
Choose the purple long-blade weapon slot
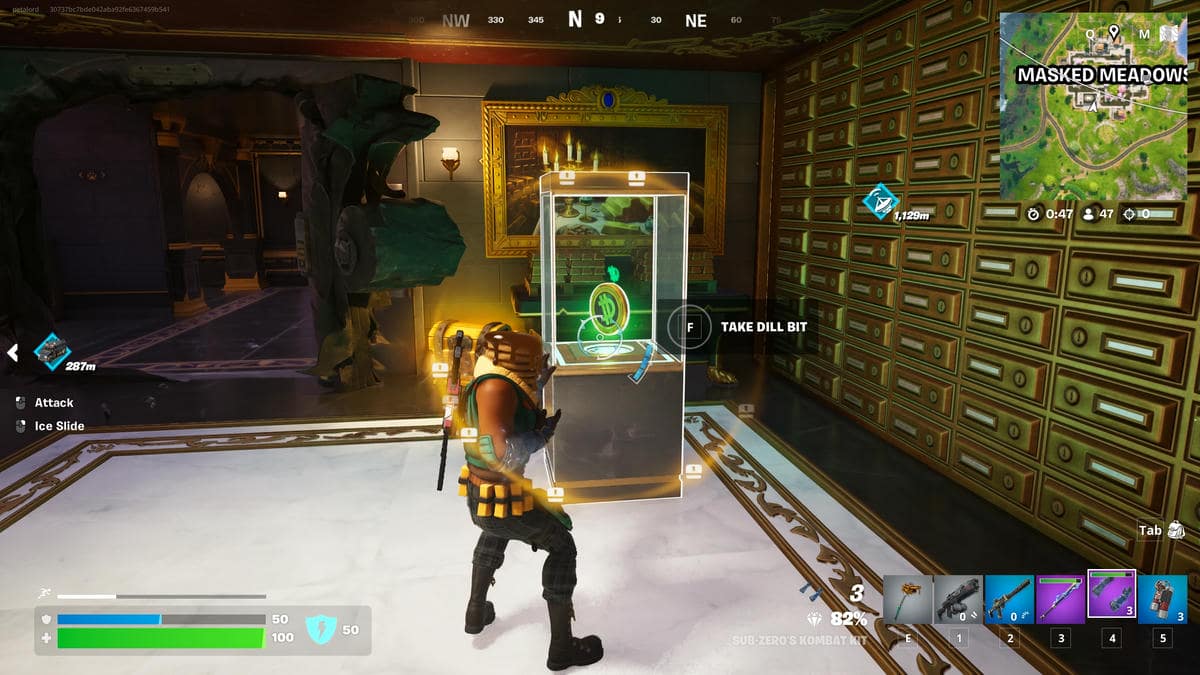(x=1060, y=600)
